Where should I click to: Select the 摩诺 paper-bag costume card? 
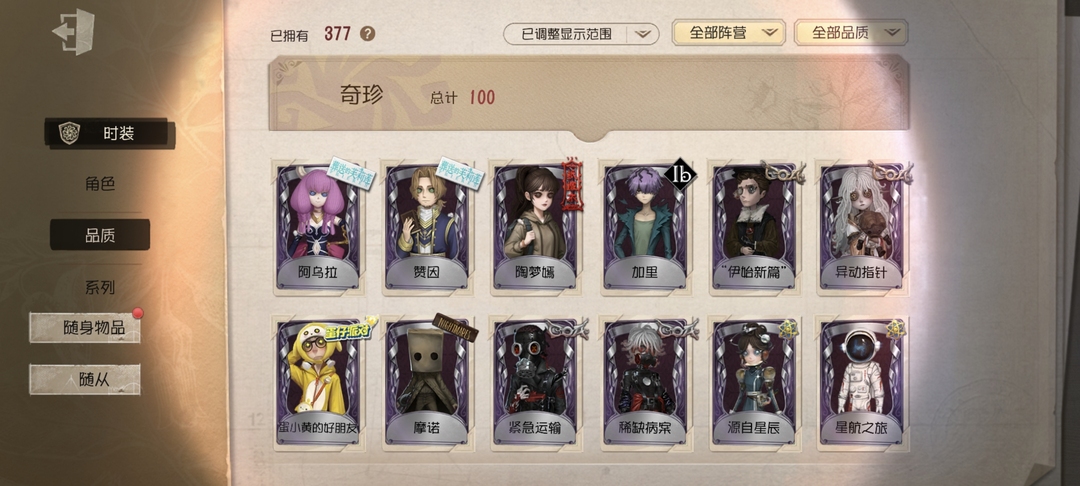click(x=427, y=382)
